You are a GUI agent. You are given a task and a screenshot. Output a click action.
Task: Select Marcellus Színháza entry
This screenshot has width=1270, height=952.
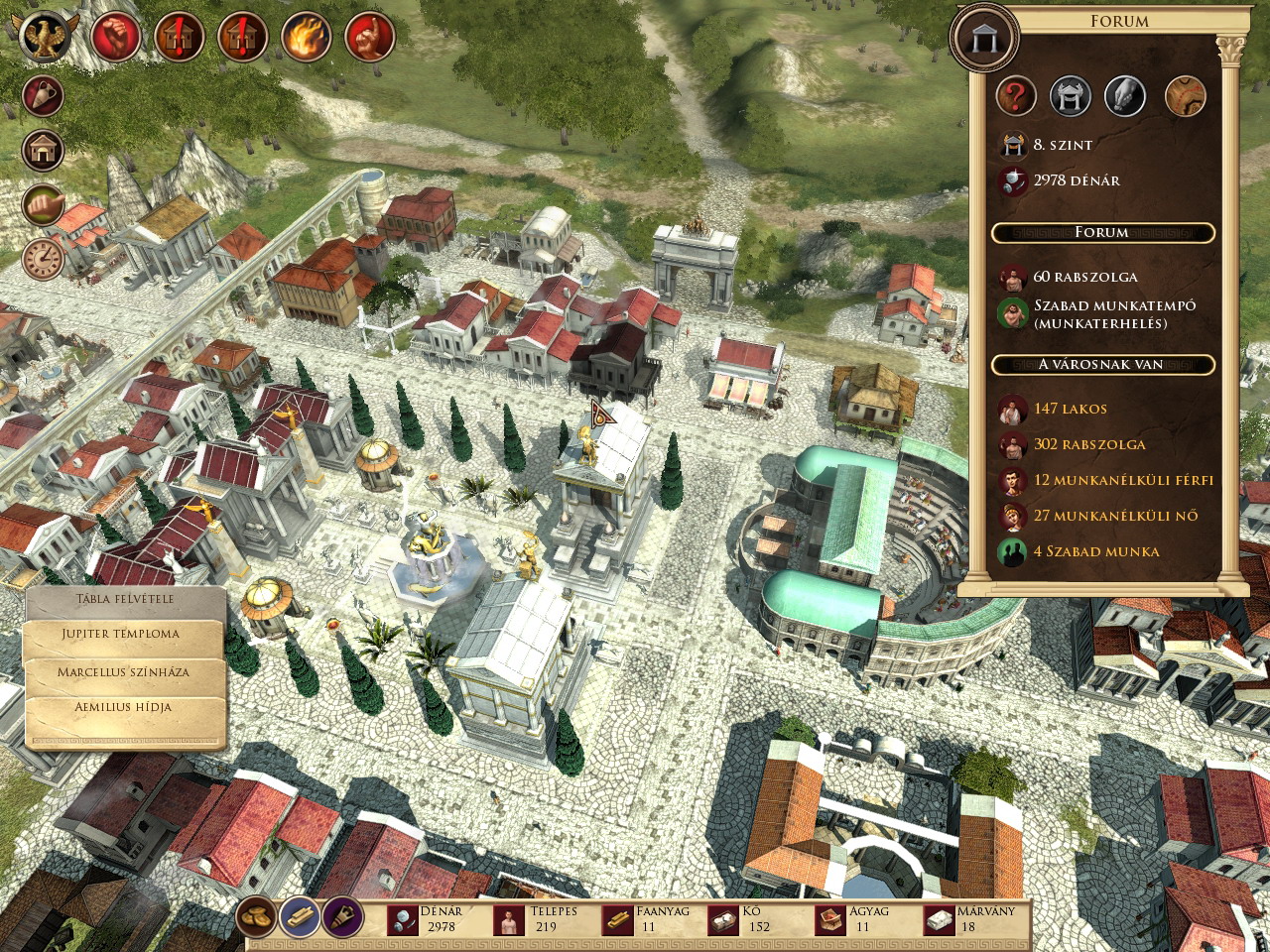click(x=123, y=672)
